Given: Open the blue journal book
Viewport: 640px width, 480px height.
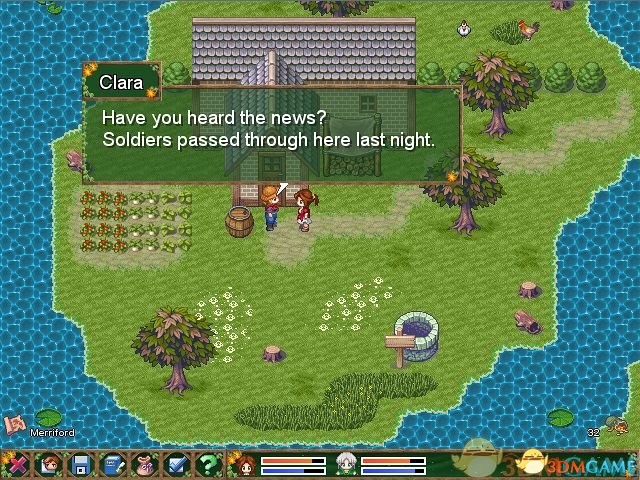Looking at the screenshot, I should (113, 464).
